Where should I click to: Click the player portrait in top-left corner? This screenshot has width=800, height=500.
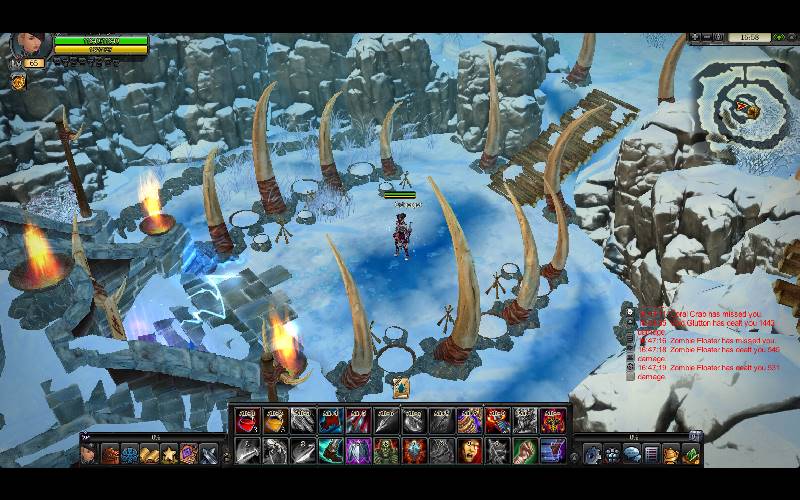click(28, 45)
